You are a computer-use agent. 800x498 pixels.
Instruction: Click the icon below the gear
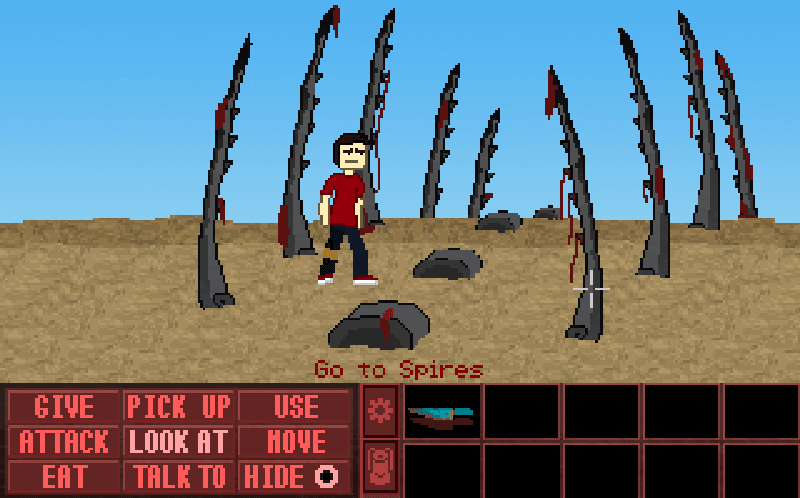(x=380, y=467)
